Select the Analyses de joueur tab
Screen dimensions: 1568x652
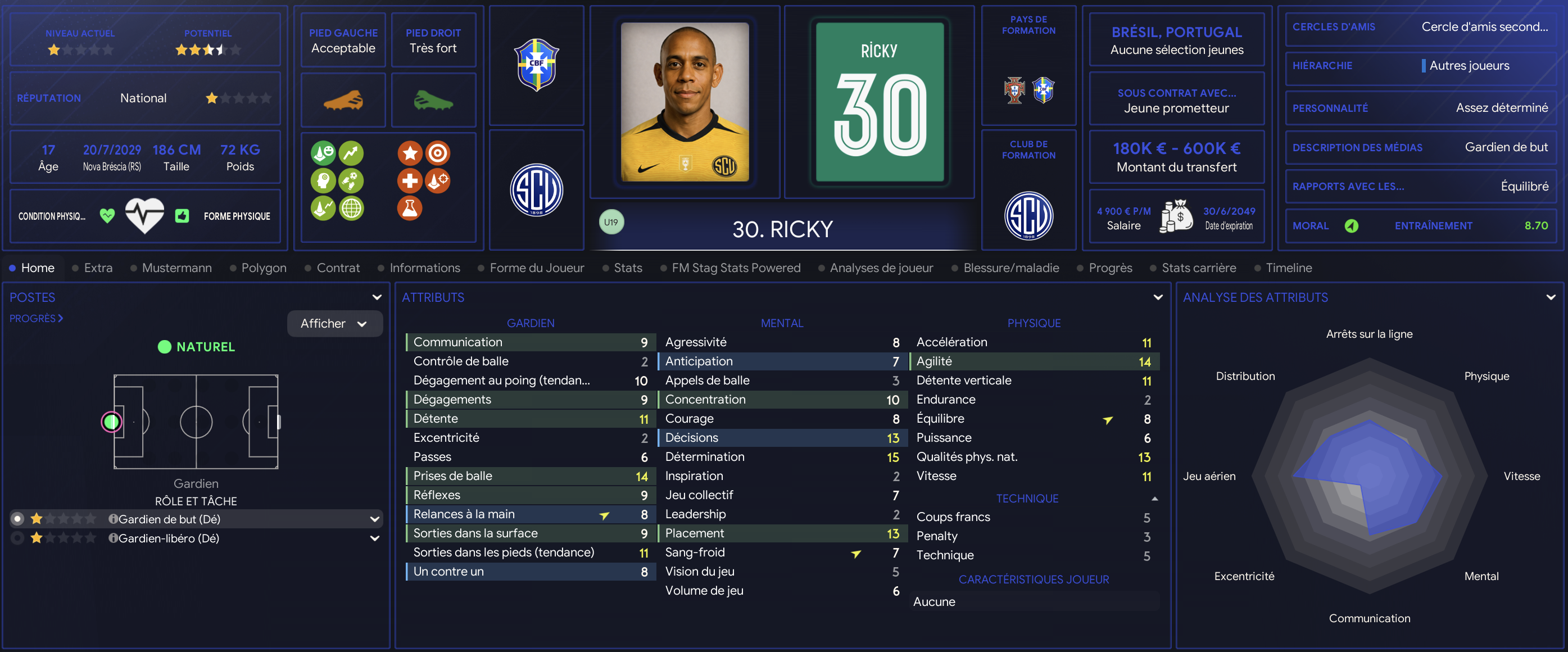pyautogui.click(x=881, y=268)
